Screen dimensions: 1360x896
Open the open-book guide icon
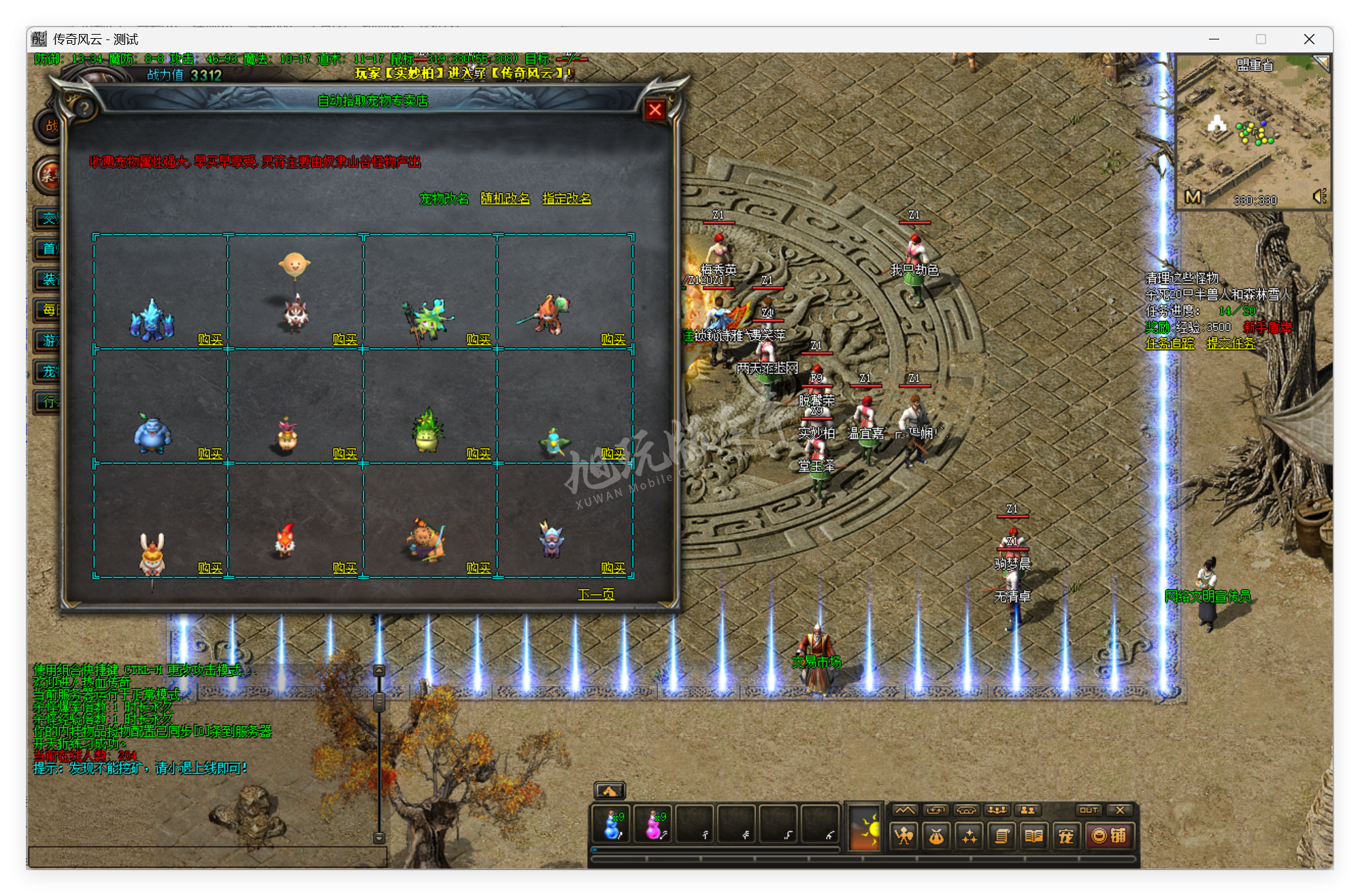click(x=1033, y=836)
